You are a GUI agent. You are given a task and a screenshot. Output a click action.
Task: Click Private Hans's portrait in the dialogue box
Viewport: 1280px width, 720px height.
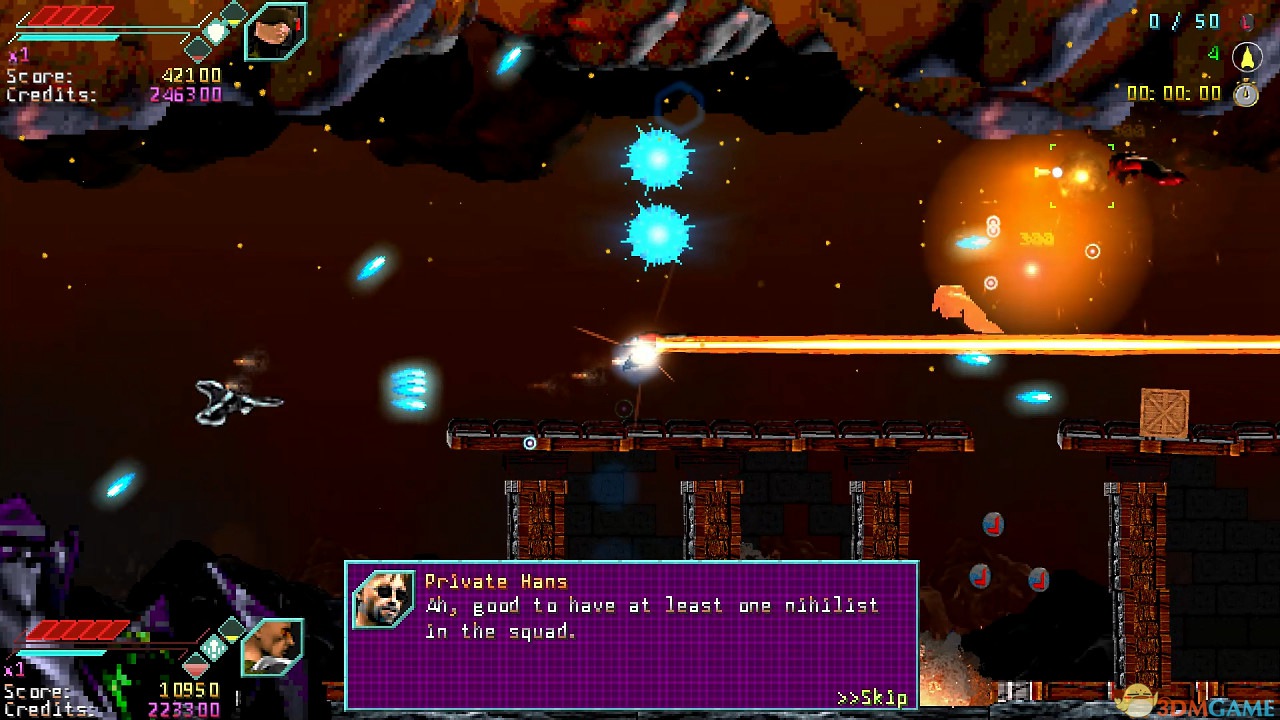pos(383,599)
